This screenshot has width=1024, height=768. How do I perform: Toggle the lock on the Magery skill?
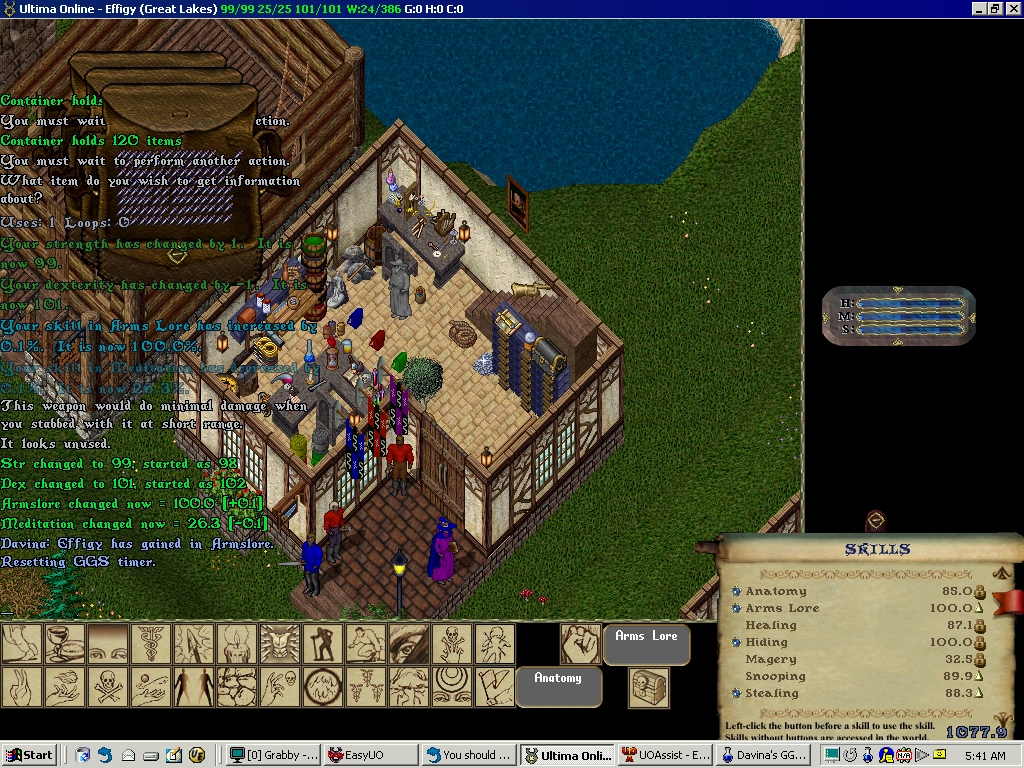coord(980,660)
